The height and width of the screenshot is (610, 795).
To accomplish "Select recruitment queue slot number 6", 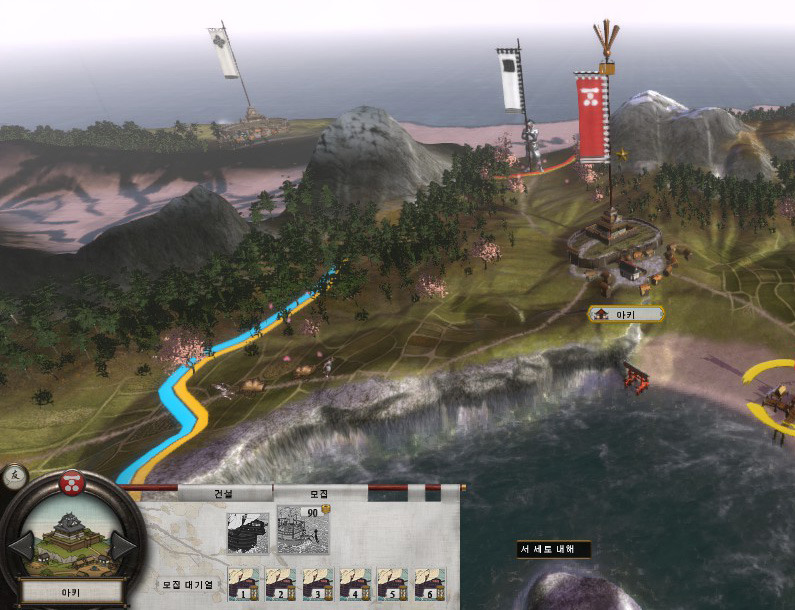I will 430,584.
